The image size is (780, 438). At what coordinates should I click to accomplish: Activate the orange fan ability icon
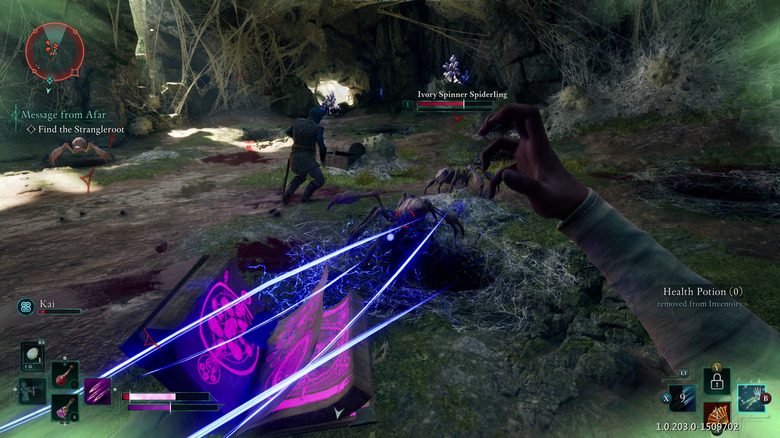point(716,414)
